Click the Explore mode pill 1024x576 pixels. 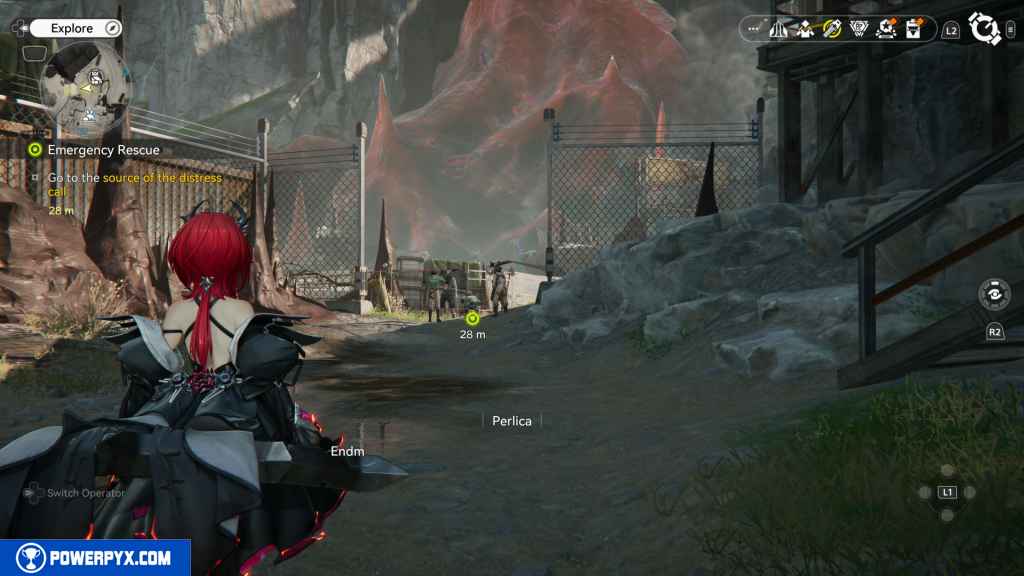tap(73, 29)
